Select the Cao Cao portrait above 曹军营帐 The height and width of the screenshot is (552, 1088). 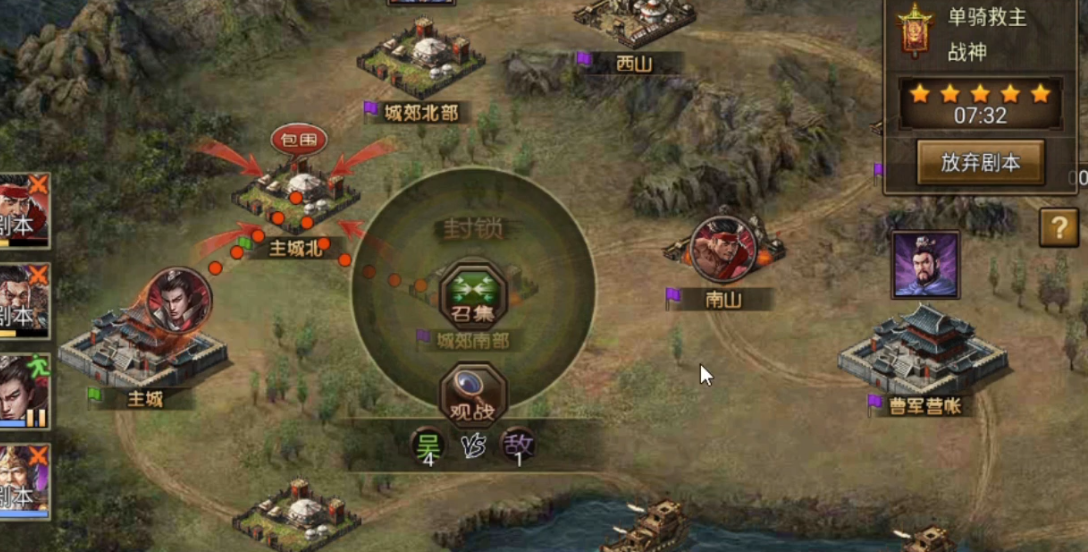point(926,265)
